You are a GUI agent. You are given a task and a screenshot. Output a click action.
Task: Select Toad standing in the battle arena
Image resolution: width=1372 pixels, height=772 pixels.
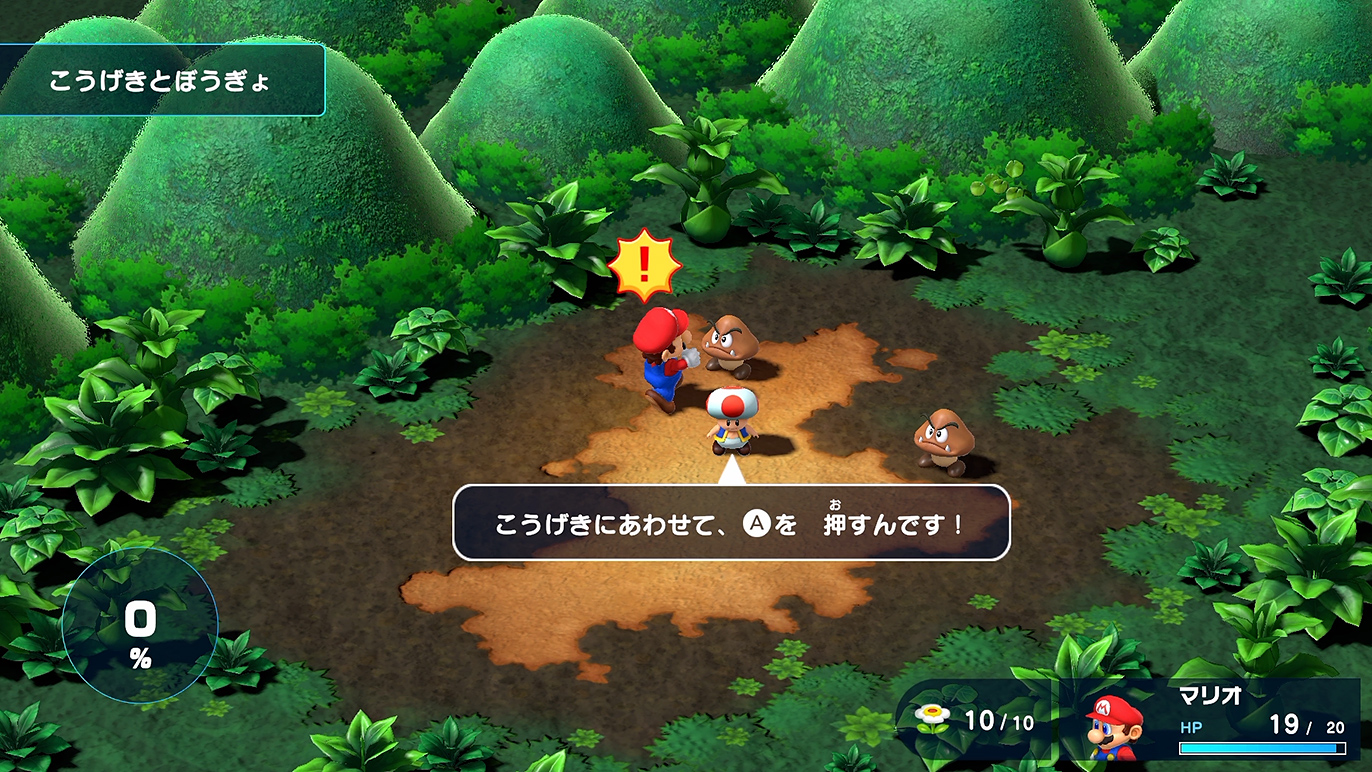tap(731, 420)
